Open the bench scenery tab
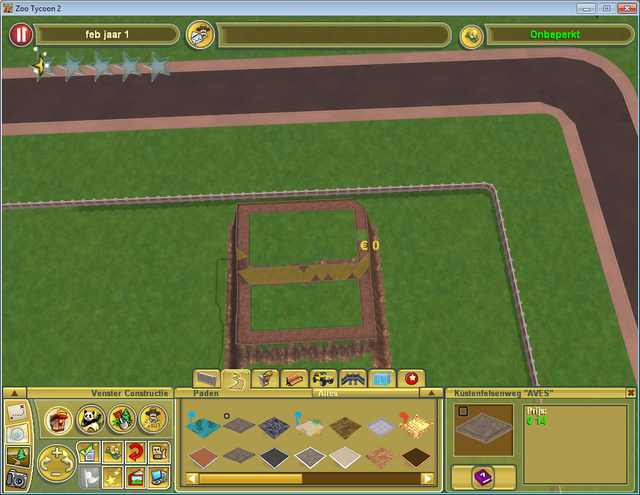Screen dimensions: 640x495 tap(294, 379)
